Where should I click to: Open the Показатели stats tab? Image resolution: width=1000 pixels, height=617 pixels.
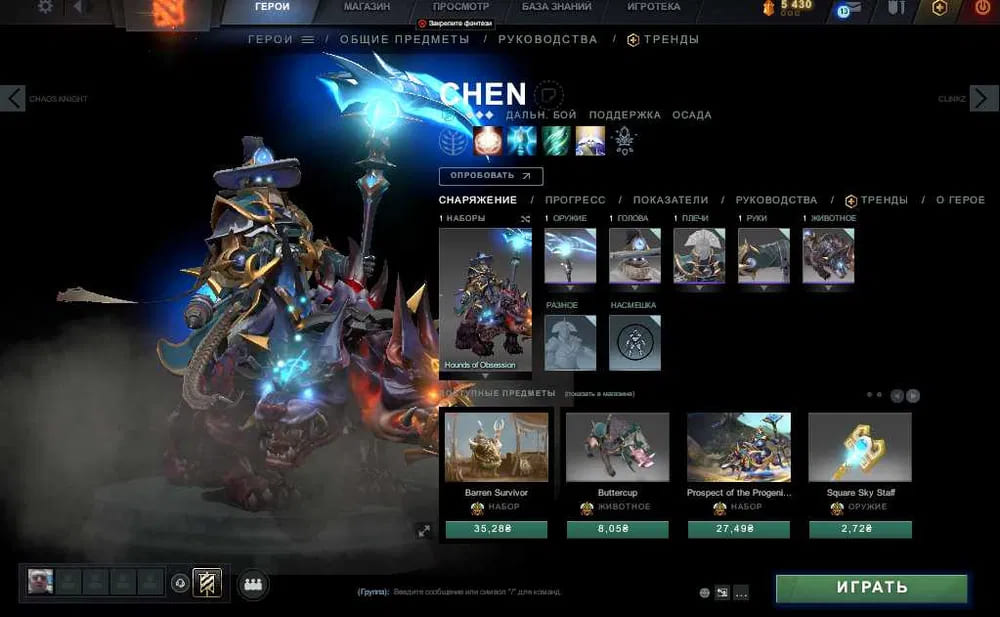click(x=670, y=200)
